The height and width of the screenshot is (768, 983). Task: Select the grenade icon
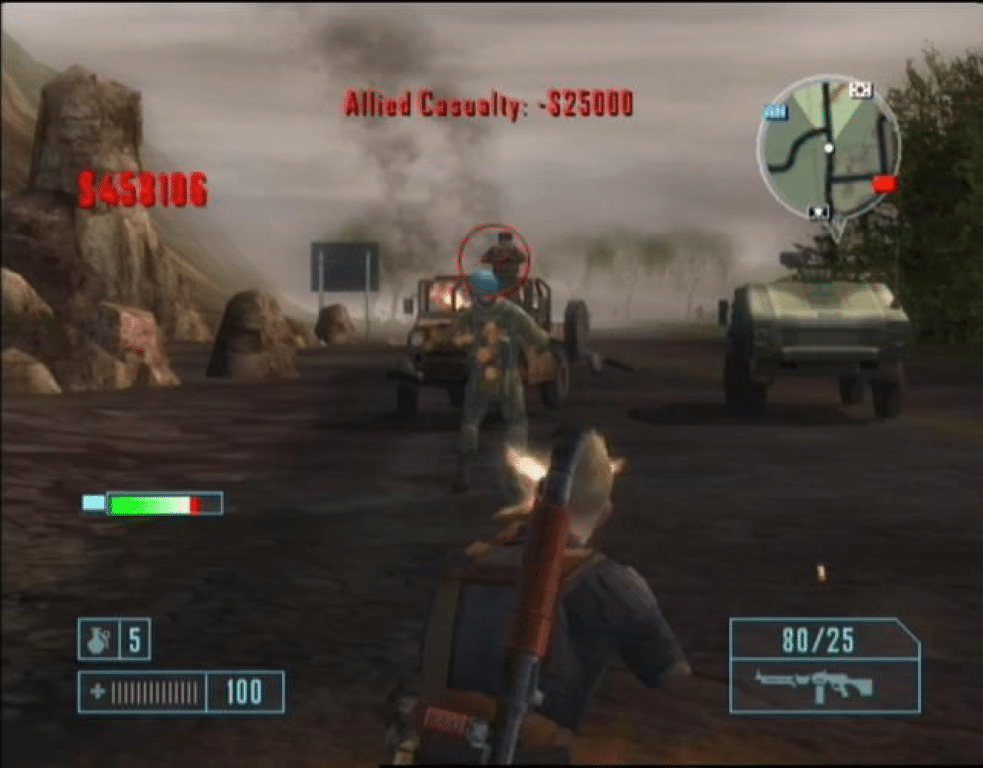point(98,640)
